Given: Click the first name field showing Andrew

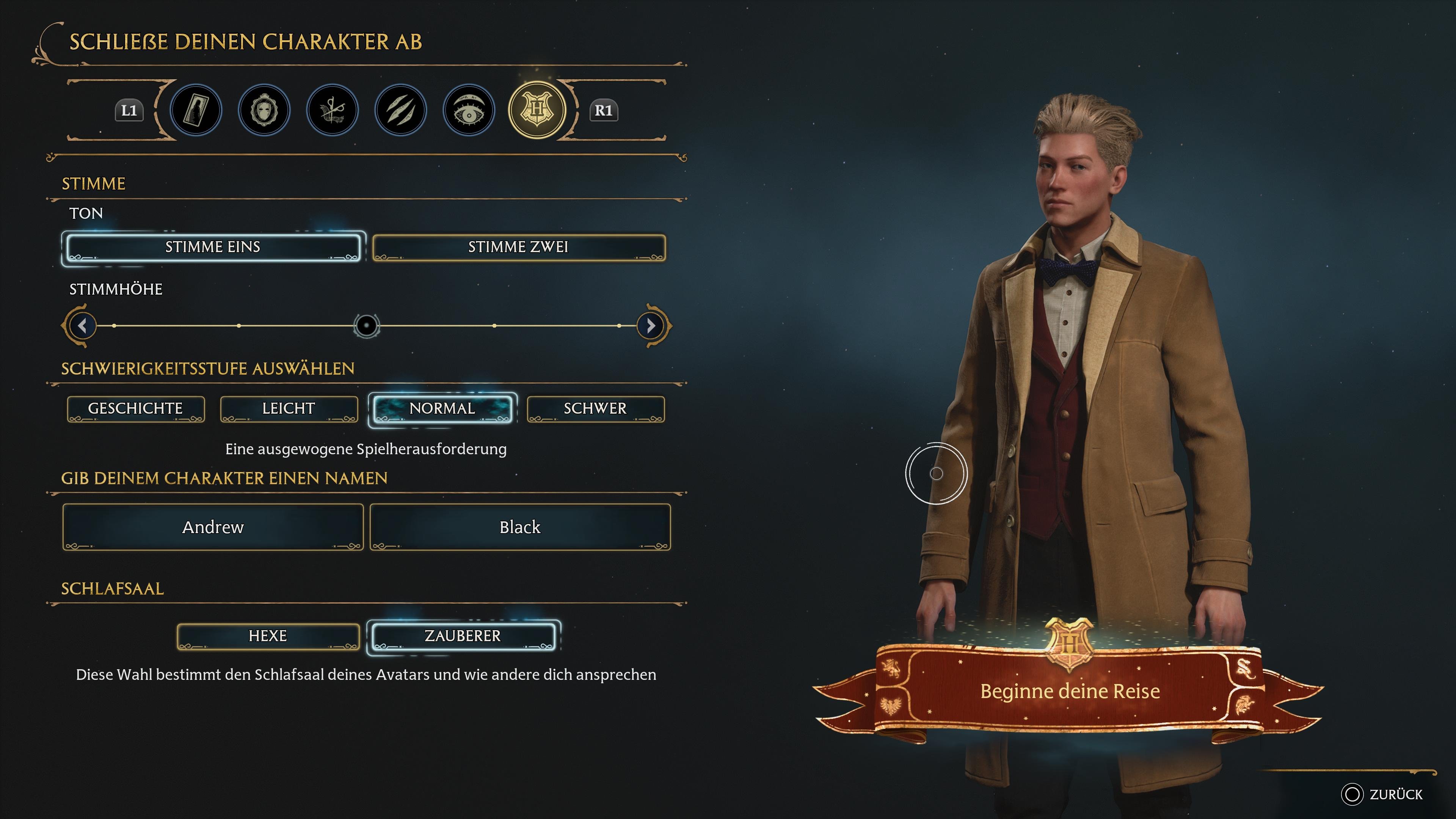Looking at the screenshot, I should 212,527.
